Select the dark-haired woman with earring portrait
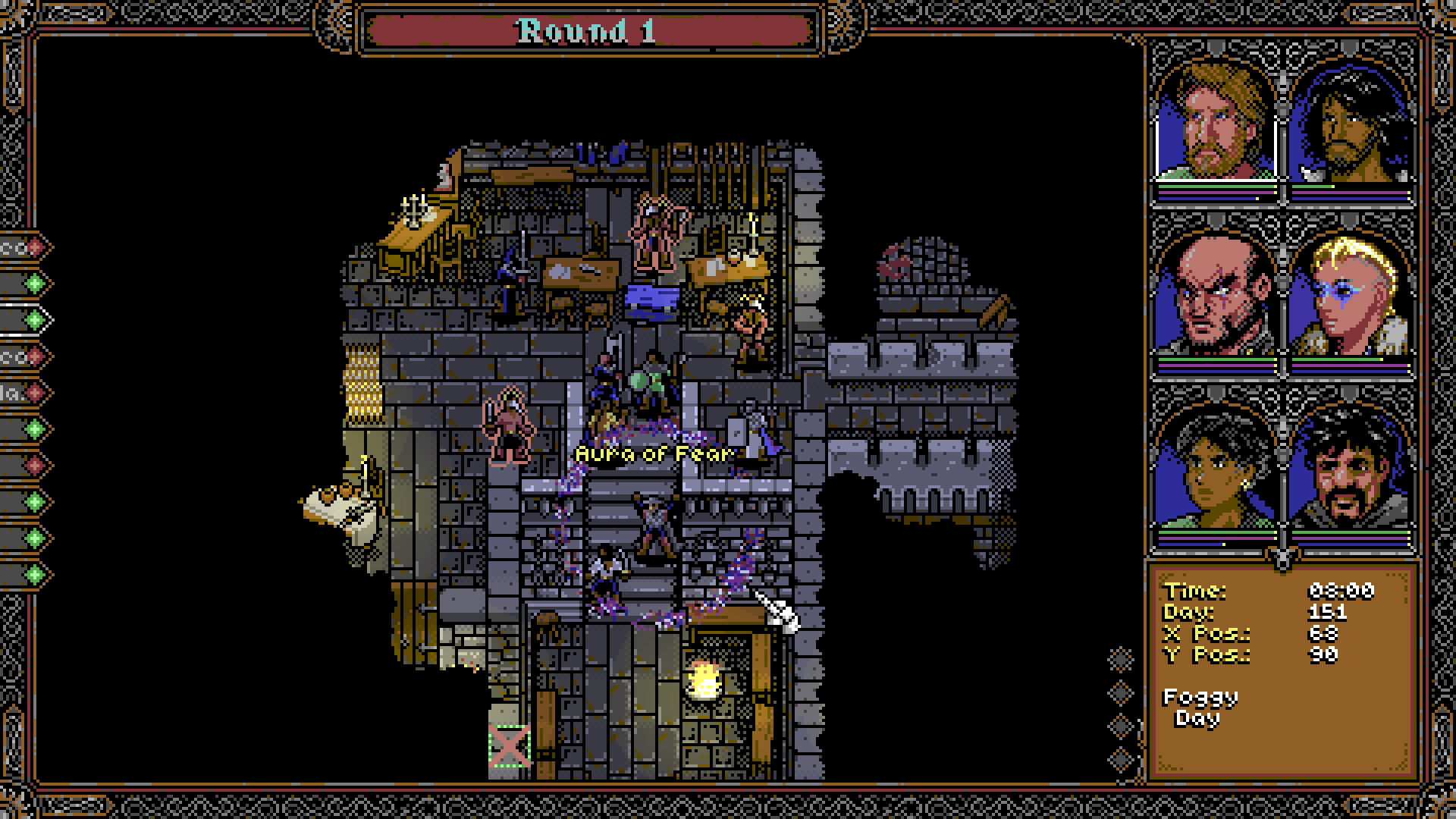Image resolution: width=1456 pixels, height=819 pixels. coord(1215,470)
